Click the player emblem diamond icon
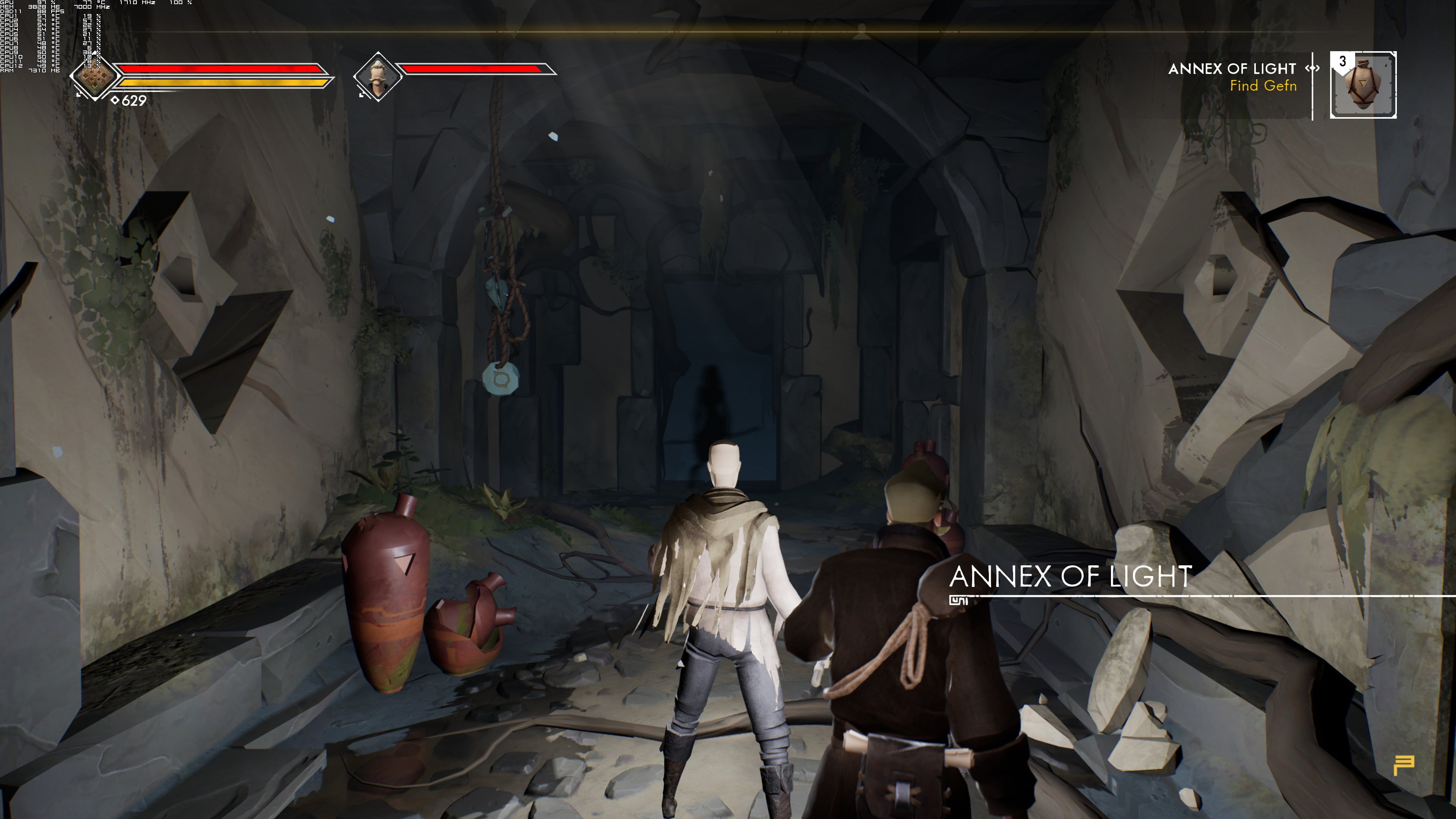 [94, 76]
